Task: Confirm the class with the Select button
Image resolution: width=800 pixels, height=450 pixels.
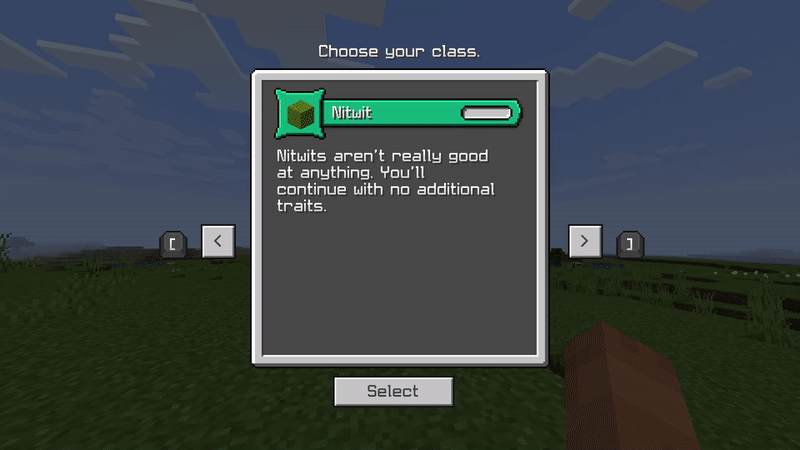Action: tap(393, 391)
